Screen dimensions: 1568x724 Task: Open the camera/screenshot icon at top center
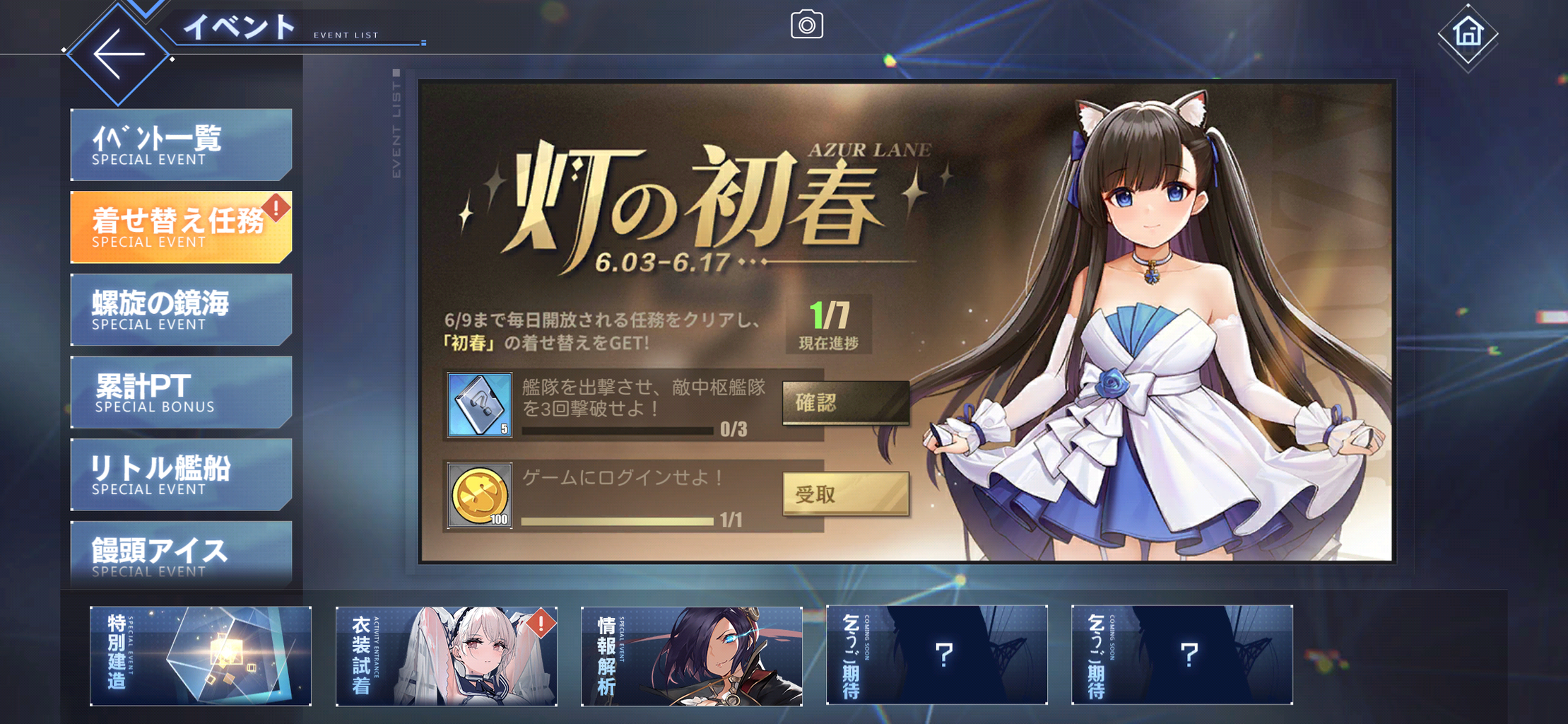tap(808, 24)
